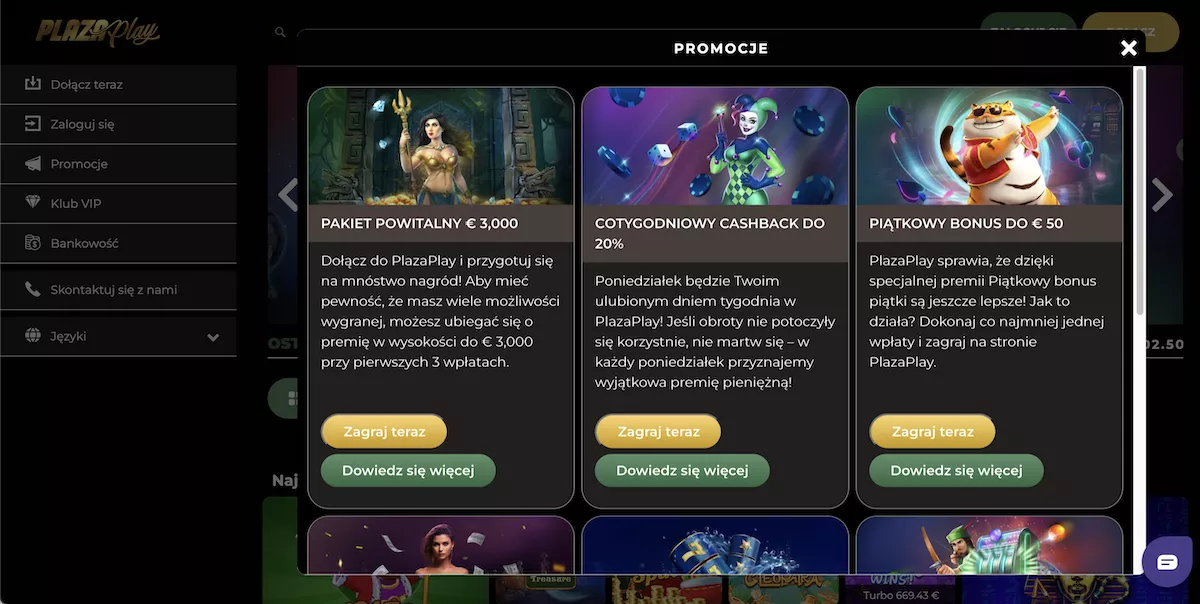
Task: Open Dołącz teraz in the sidebar
Action: click(x=87, y=85)
